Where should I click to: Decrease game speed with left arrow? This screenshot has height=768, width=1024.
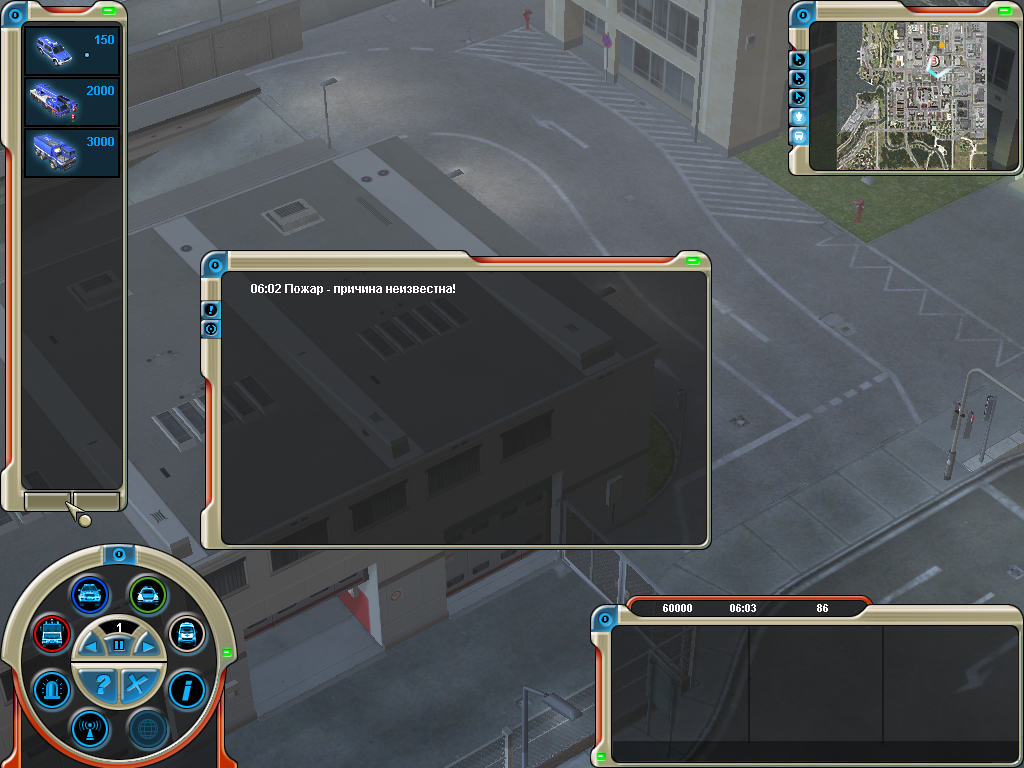click(x=91, y=647)
